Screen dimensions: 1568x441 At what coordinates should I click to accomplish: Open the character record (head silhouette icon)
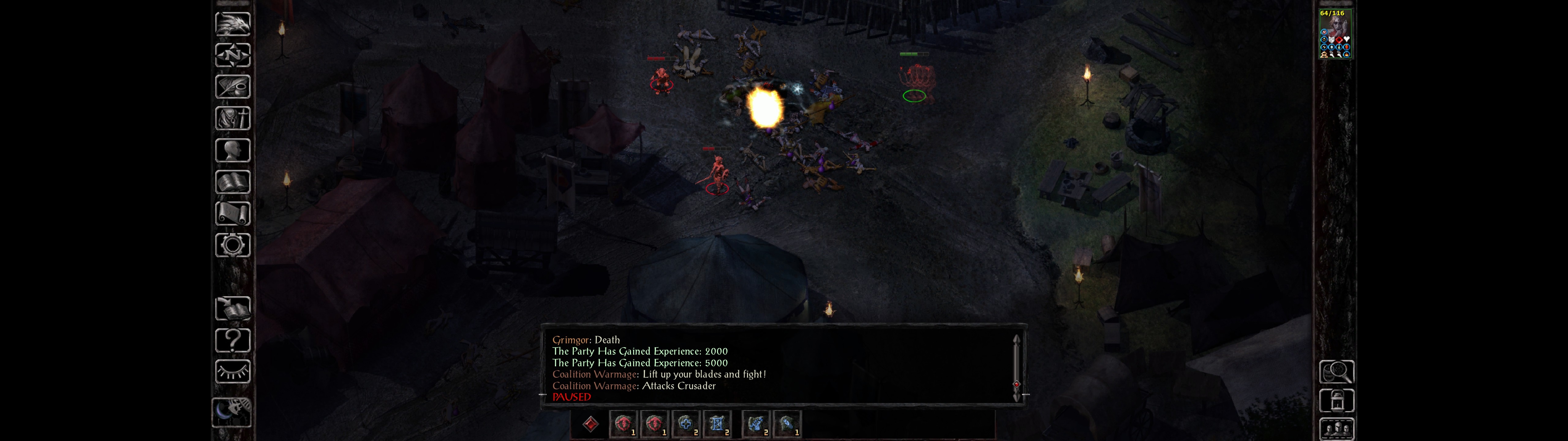click(x=232, y=150)
